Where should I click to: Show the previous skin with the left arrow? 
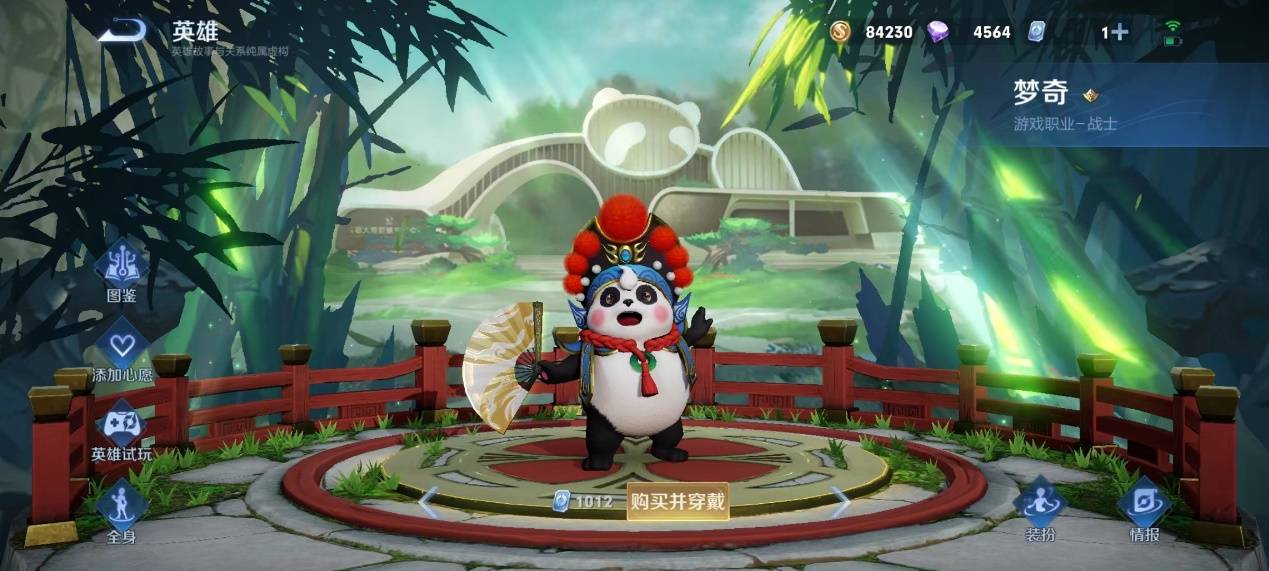(429, 501)
